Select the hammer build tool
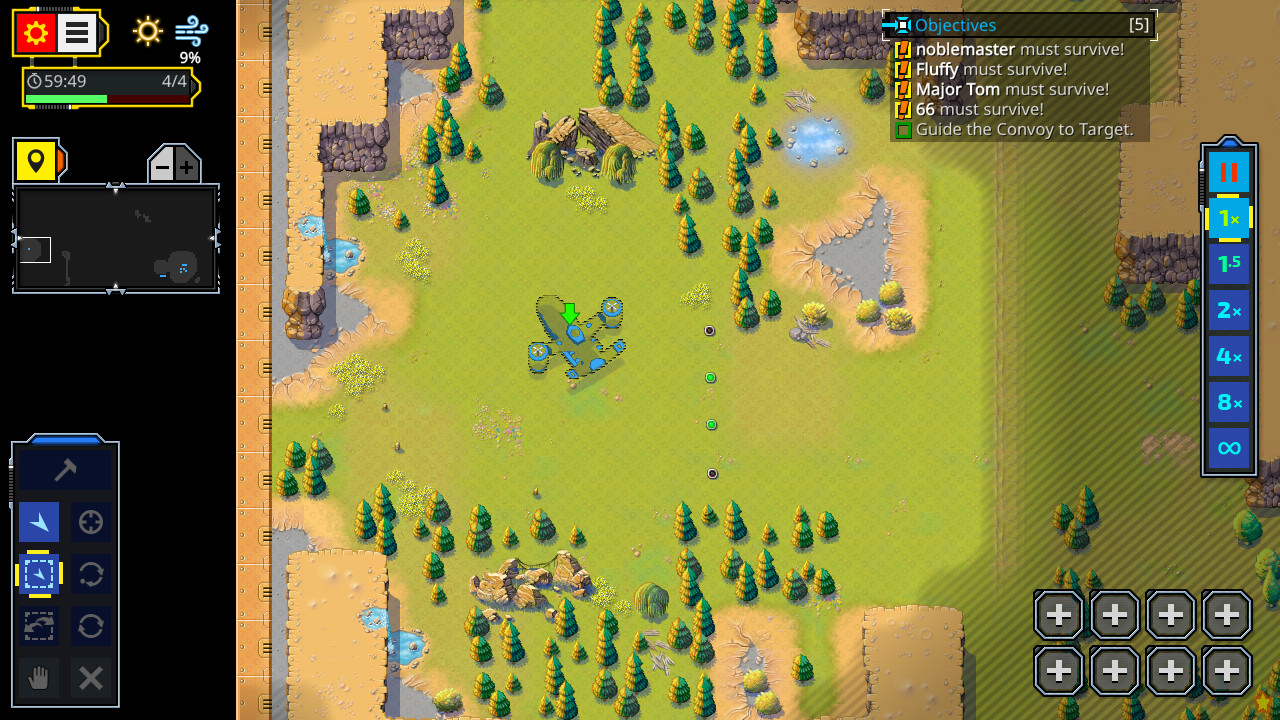Viewport: 1280px width, 720px height. tap(65, 467)
